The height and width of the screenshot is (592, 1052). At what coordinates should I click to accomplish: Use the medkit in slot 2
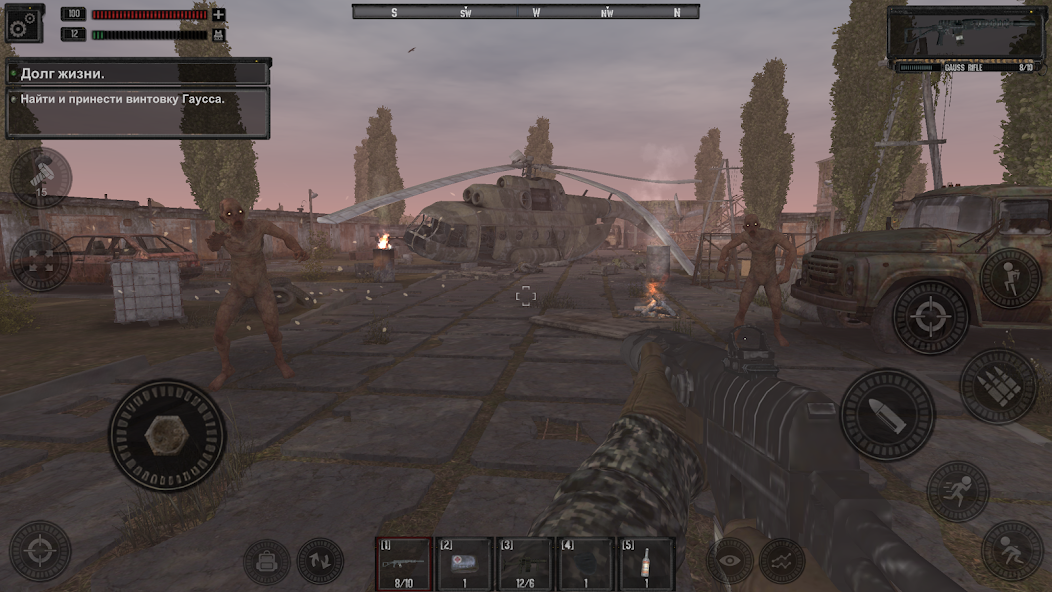tap(464, 564)
